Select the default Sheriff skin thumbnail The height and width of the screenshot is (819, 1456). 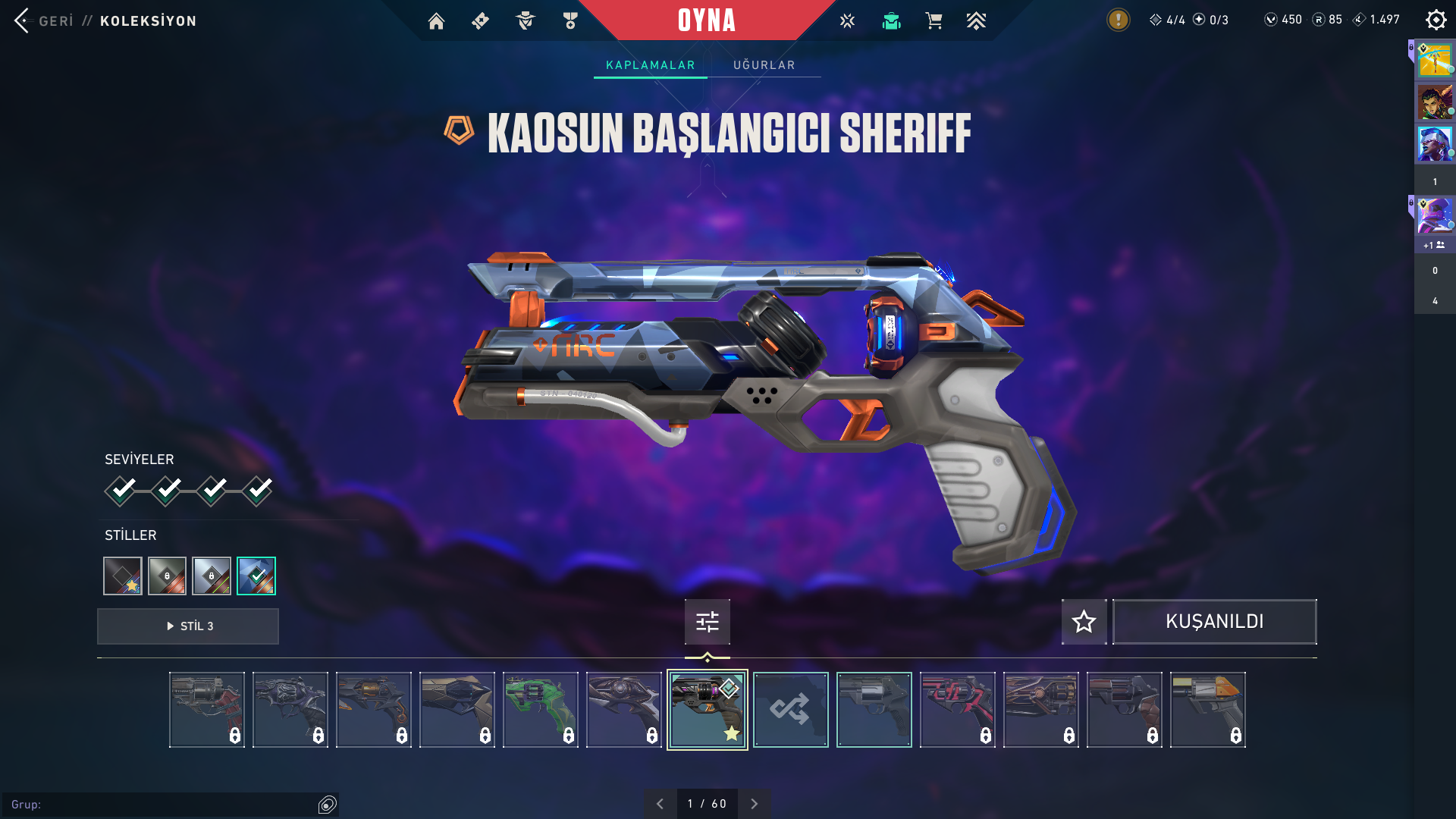[874, 710]
